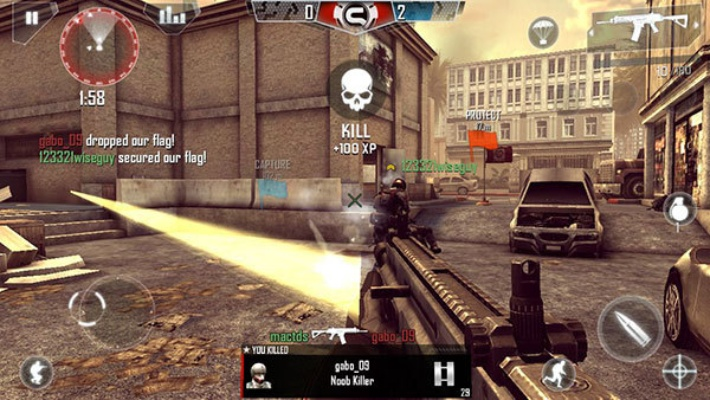The image size is (710, 400).
Task: Switch weapon using the rifle icon
Action: (x=645, y=28)
